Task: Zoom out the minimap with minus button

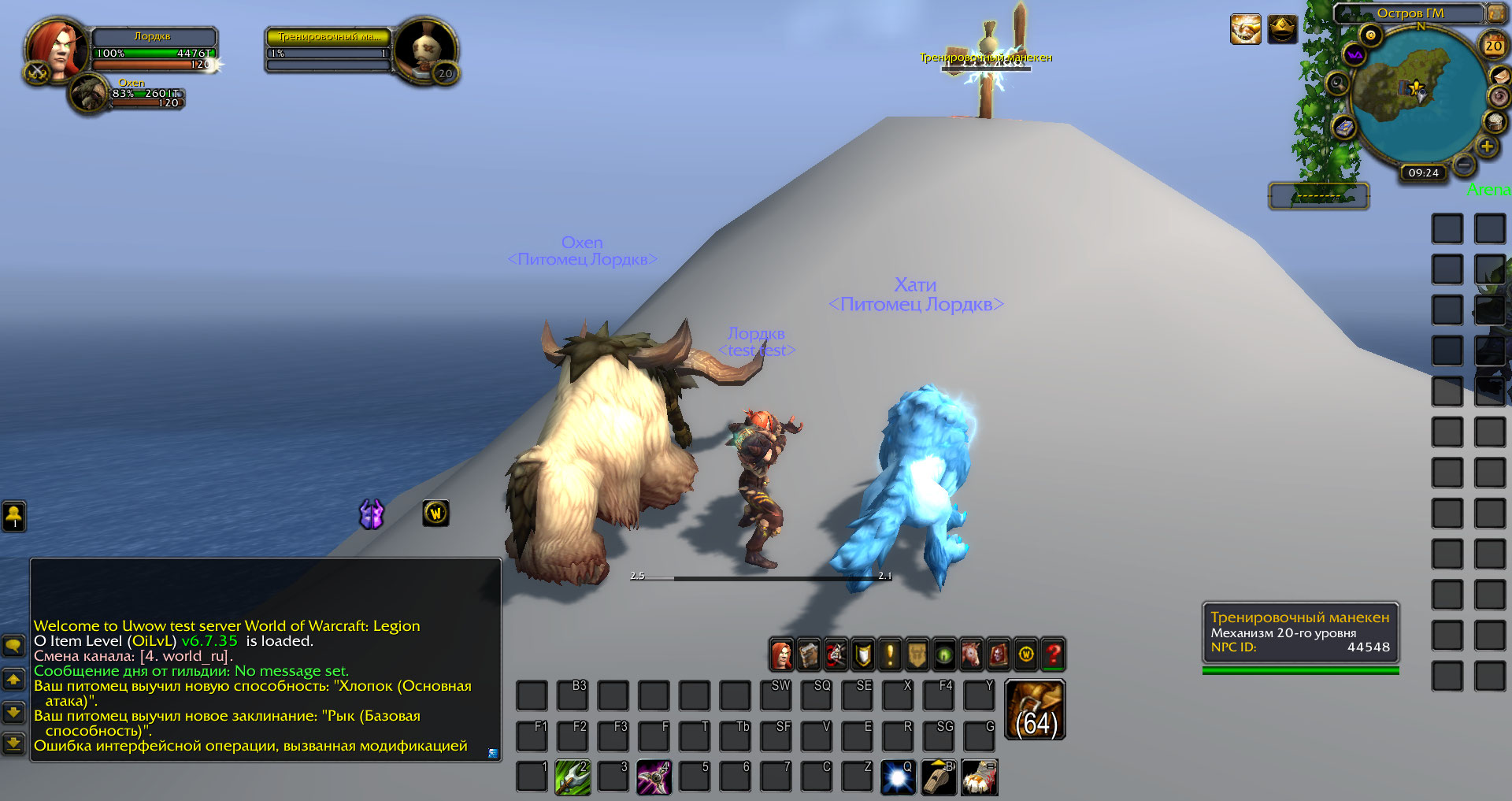Action: [x=1464, y=165]
